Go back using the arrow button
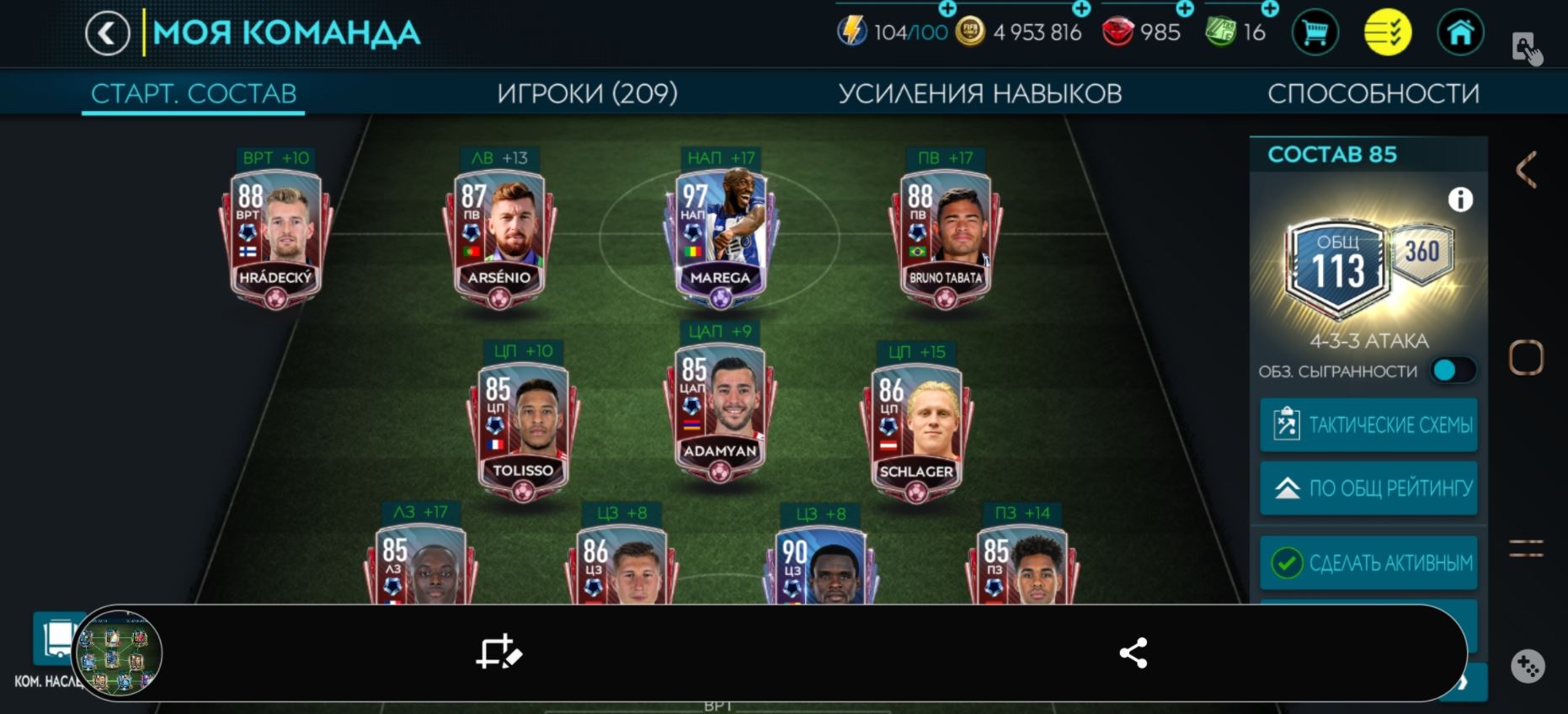 point(107,34)
